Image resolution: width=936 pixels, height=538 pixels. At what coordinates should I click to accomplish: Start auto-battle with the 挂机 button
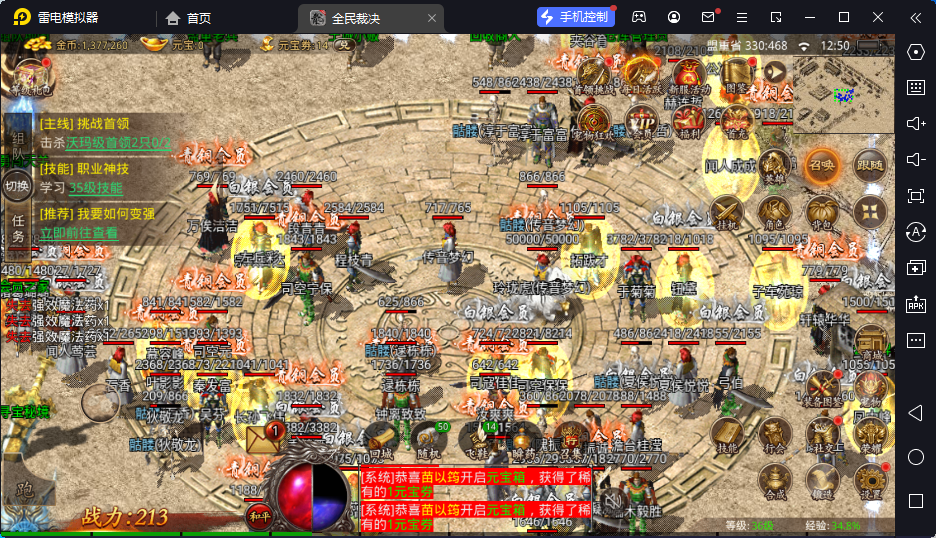727,211
